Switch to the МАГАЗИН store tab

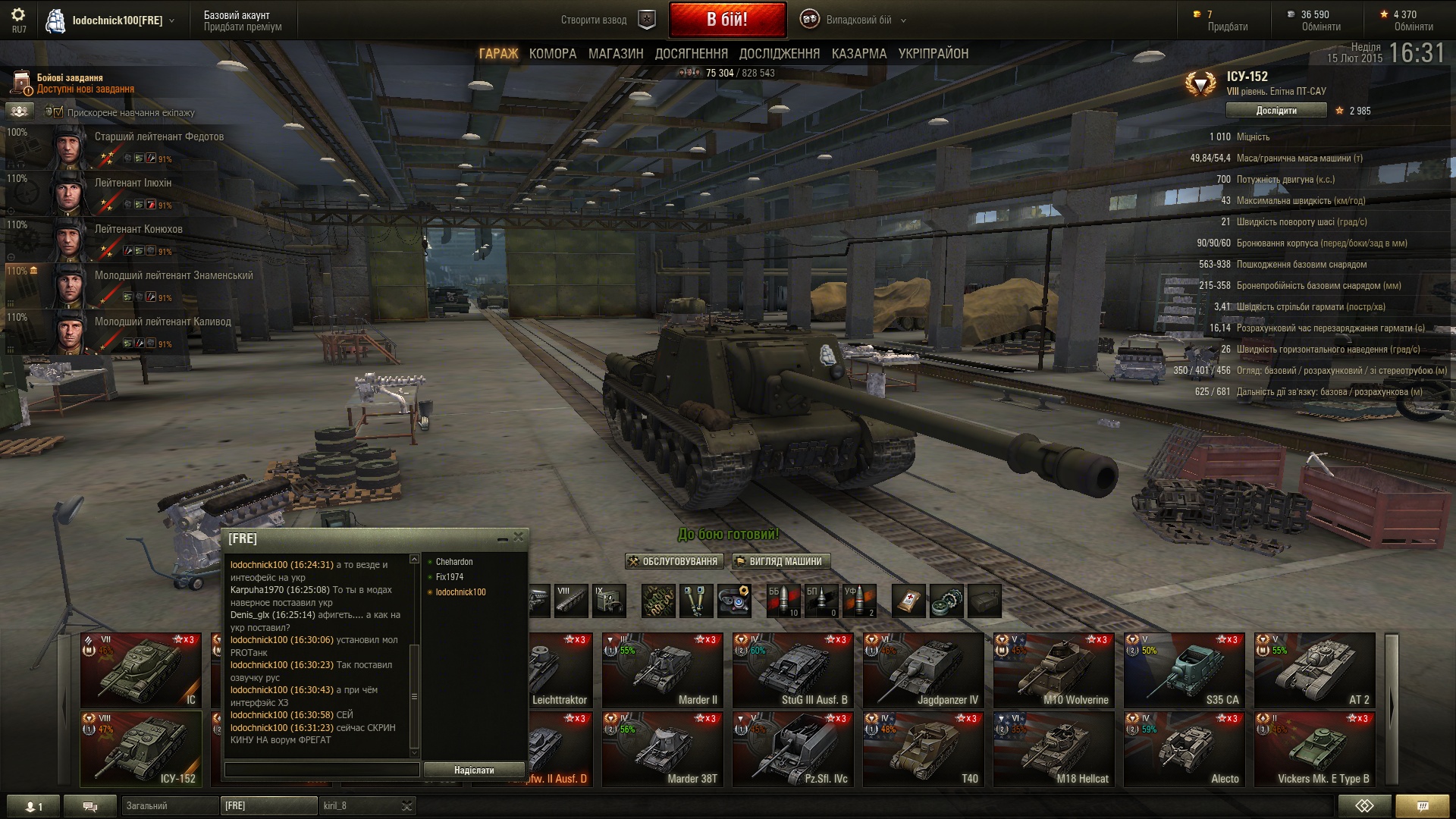[616, 54]
